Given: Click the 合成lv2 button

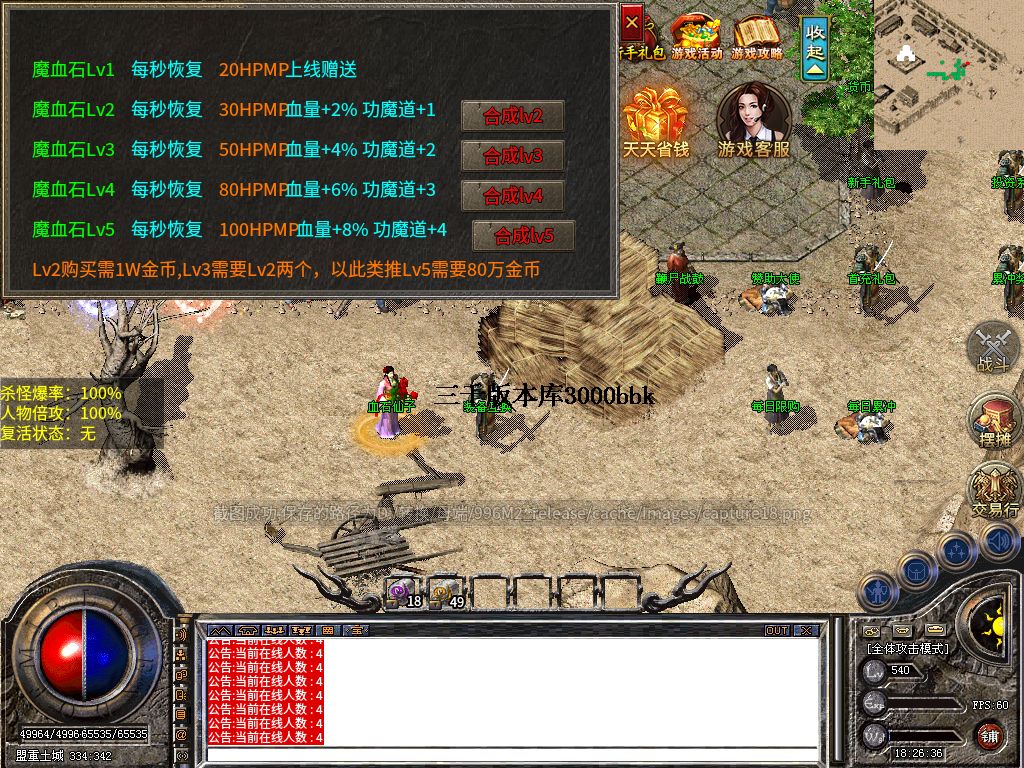Looking at the screenshot, I should (x=512, y=116).
